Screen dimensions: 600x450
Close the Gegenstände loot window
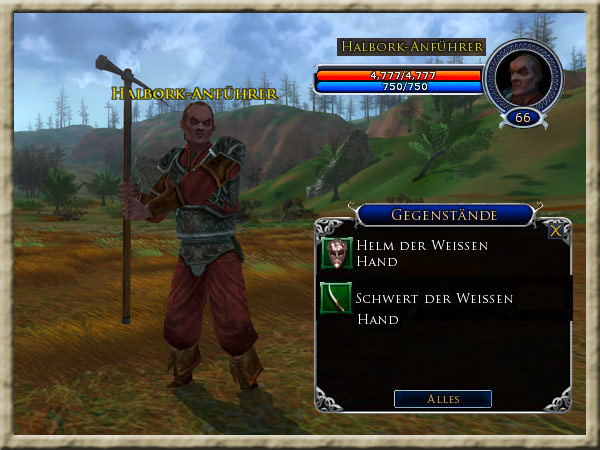point(556,230)
